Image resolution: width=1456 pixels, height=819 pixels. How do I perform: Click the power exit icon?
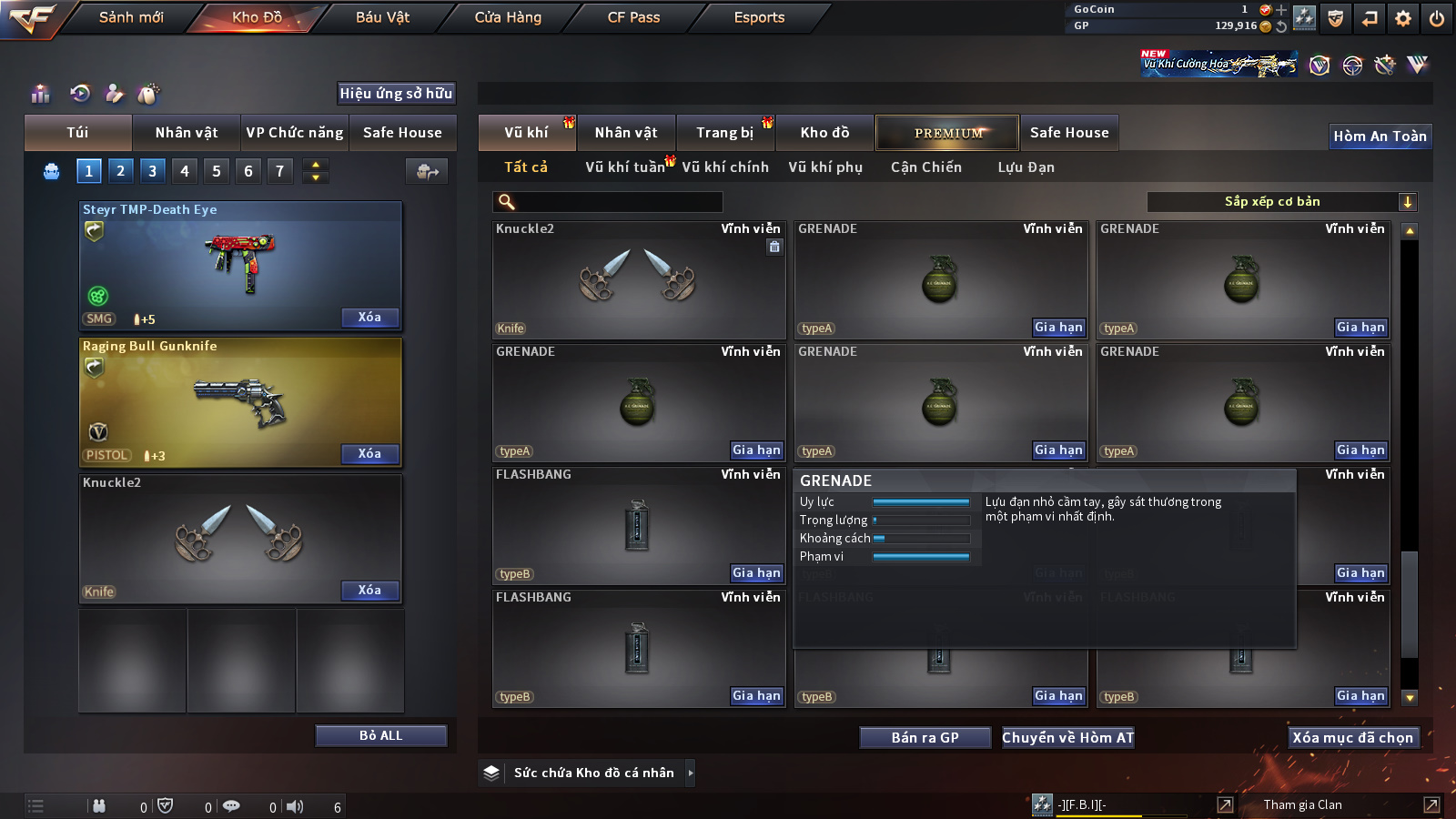(x=1437, y=18)
